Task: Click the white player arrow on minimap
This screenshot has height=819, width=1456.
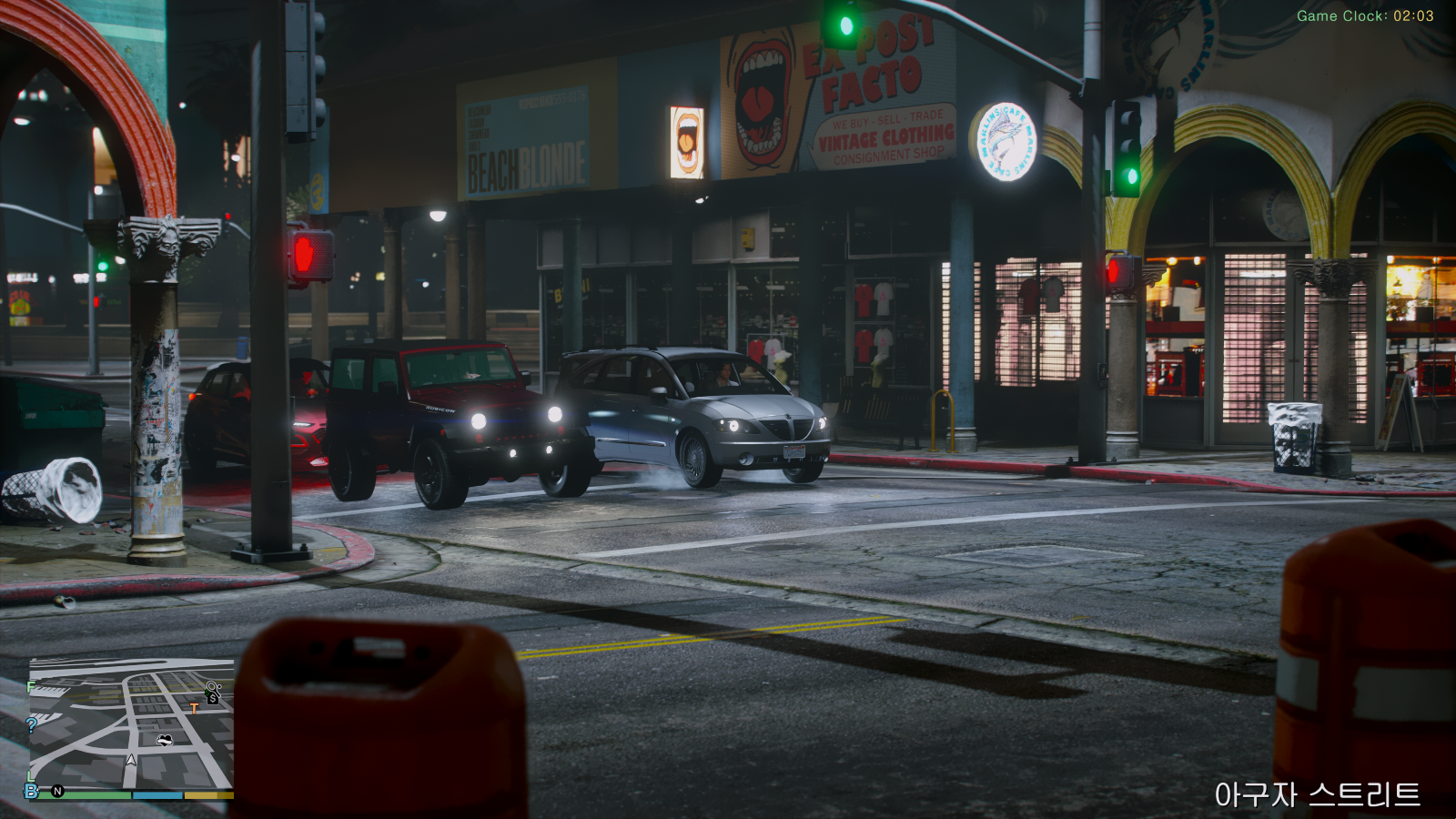Action: pyautogui.click(x=131, y=759)
